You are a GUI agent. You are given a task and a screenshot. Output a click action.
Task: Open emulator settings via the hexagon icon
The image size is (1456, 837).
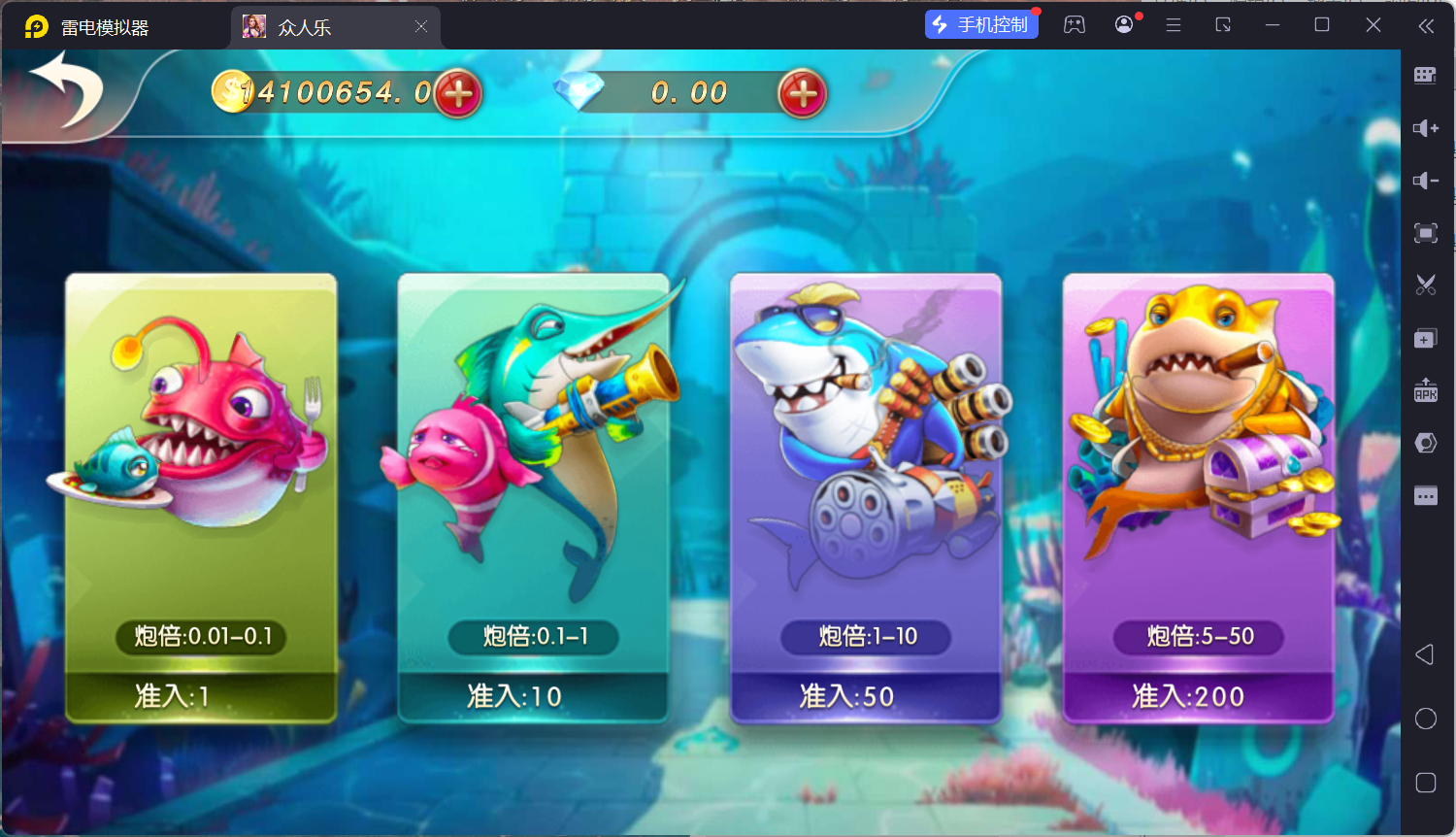pos(1425,442)
